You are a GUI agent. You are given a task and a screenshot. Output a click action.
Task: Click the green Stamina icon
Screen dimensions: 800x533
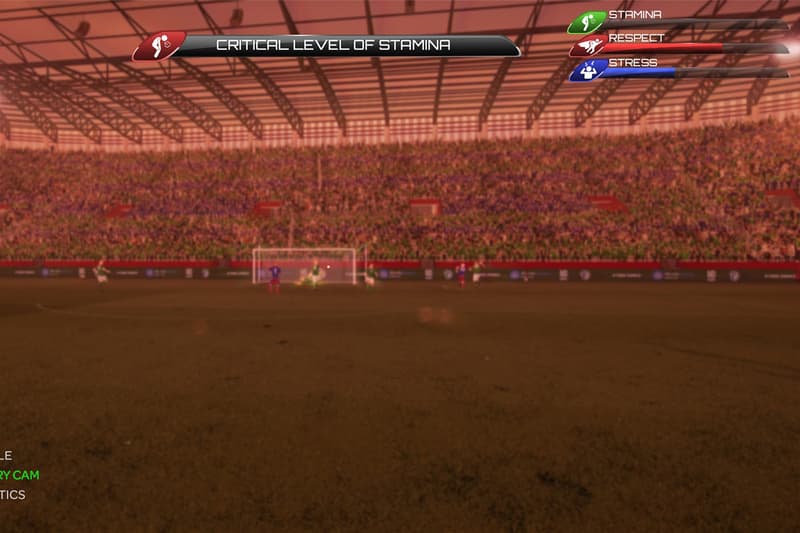point(587,22)
